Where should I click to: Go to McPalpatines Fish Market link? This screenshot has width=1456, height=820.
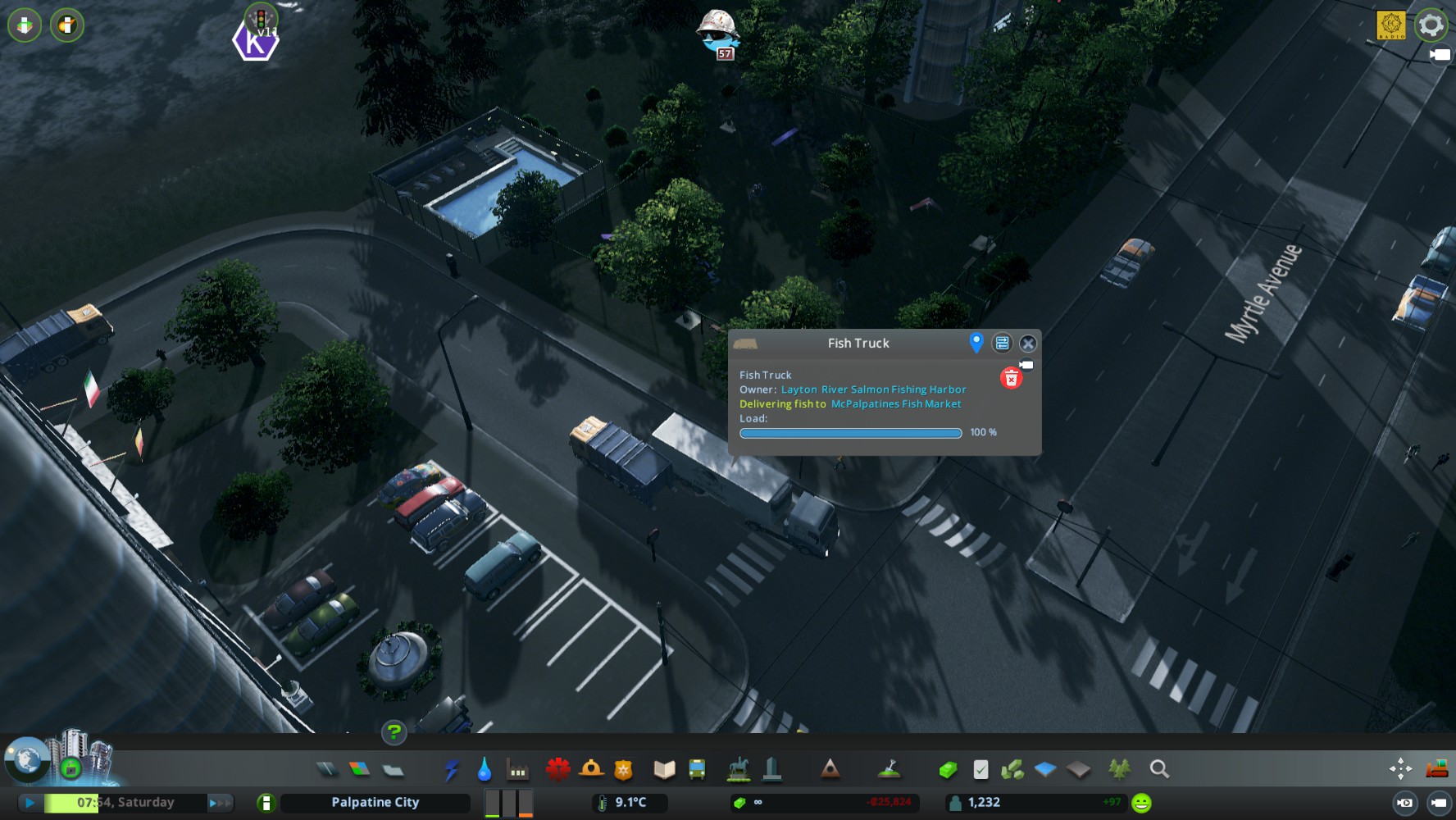[x=896, y=404]
